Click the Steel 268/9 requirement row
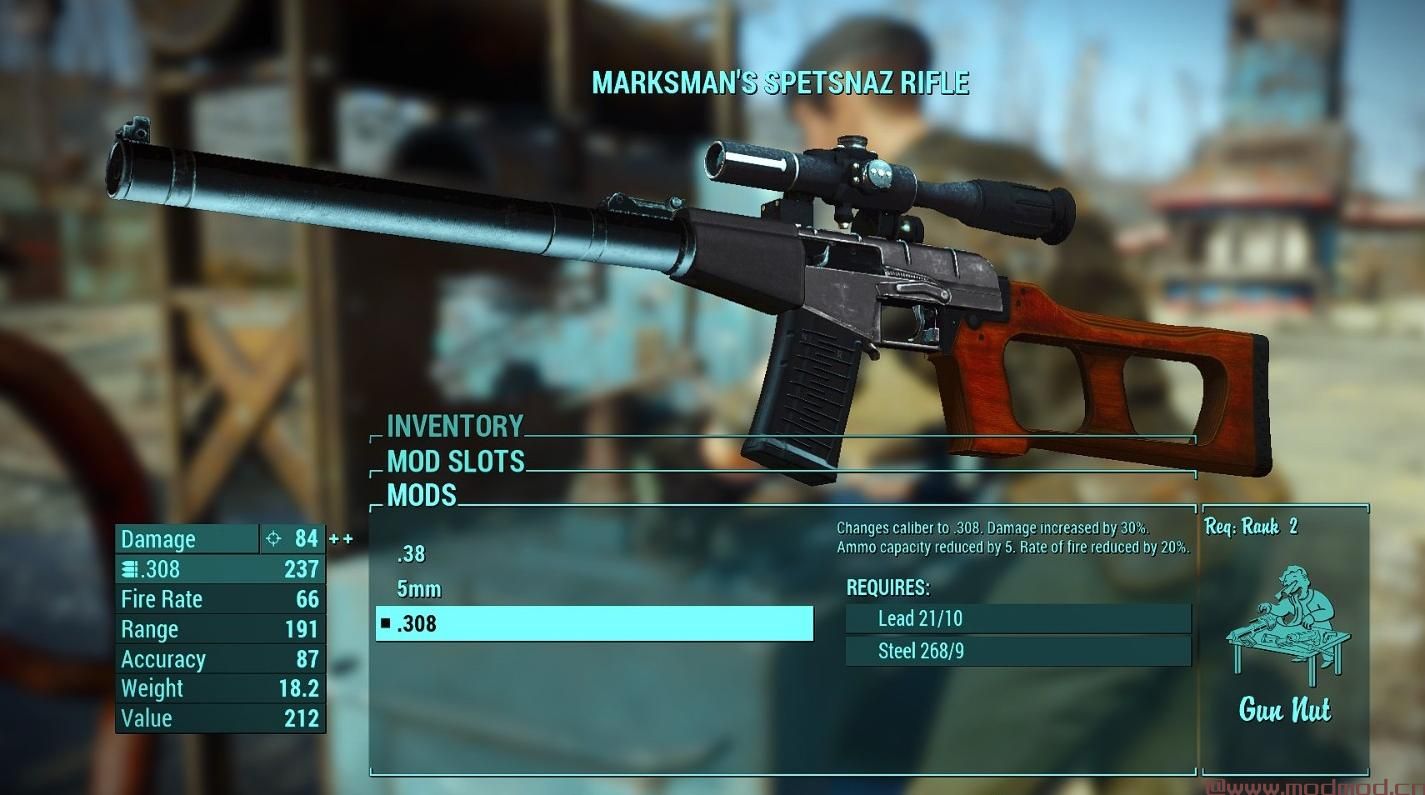Viewport: 1425px width, 795px height. pyautogui.click(x=1018, y=652)
